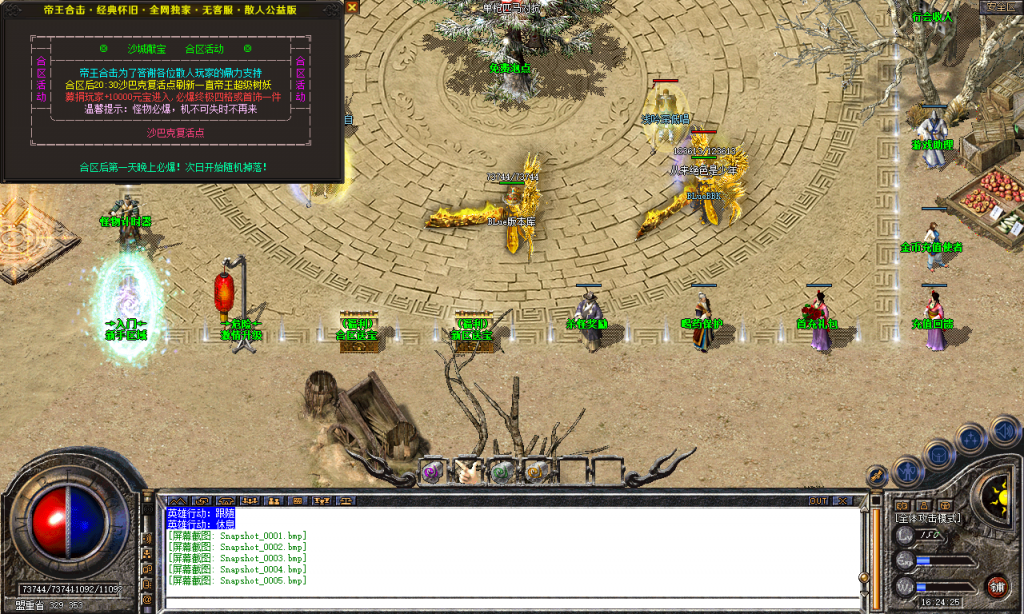
Task: Click the 安全区 label in the top-right corner
Action: click(997, 7)
